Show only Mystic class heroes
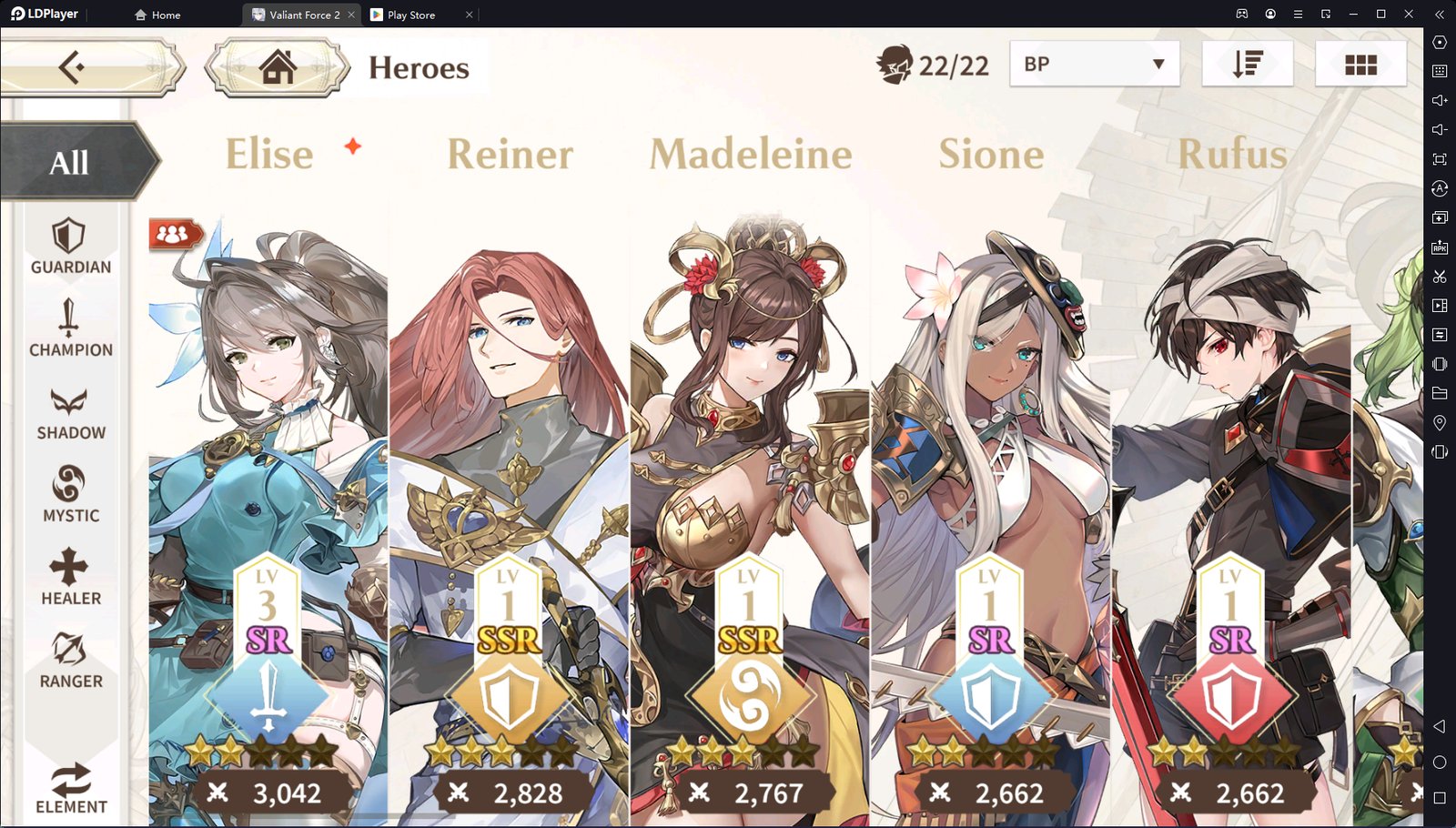1456x828 pixels. pos(70,494)
